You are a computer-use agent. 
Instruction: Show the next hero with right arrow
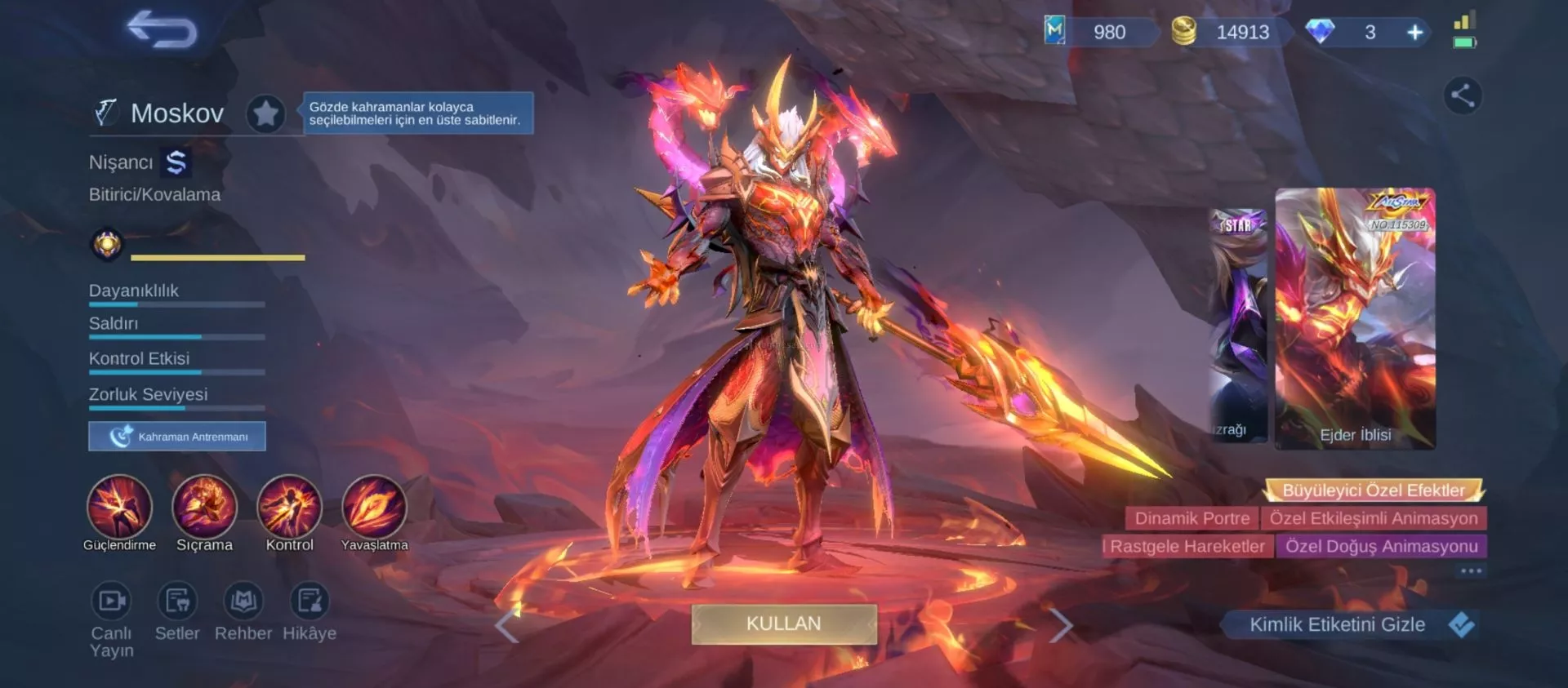point(1060,626)
